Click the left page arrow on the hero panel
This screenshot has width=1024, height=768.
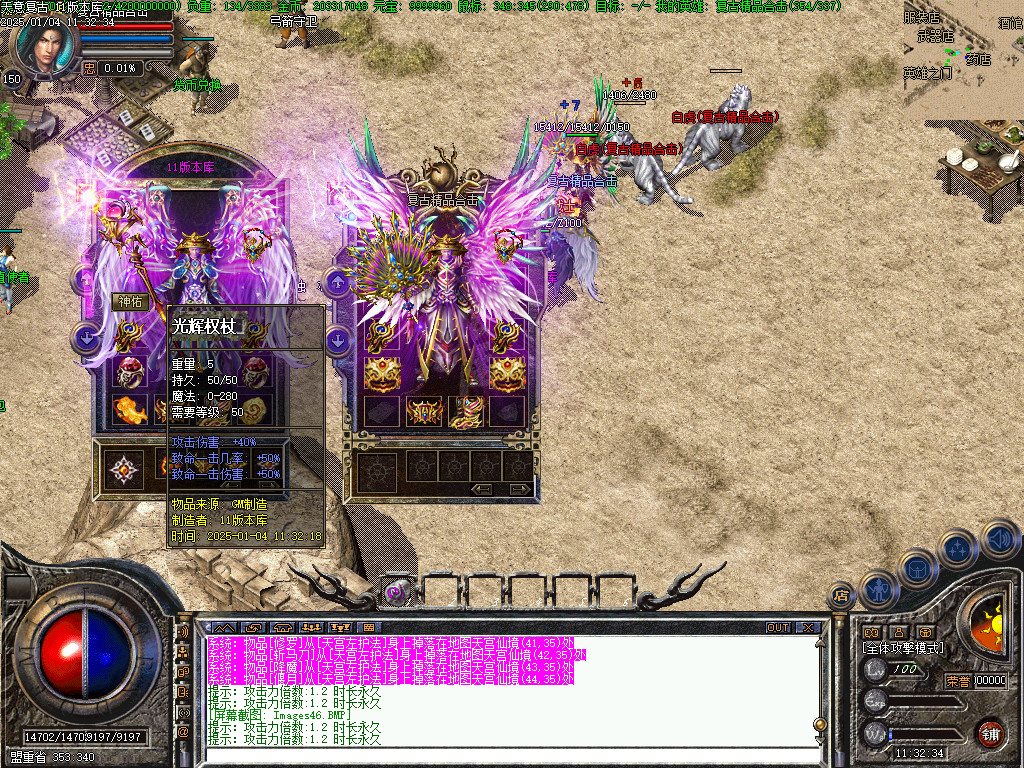[483, 489]
